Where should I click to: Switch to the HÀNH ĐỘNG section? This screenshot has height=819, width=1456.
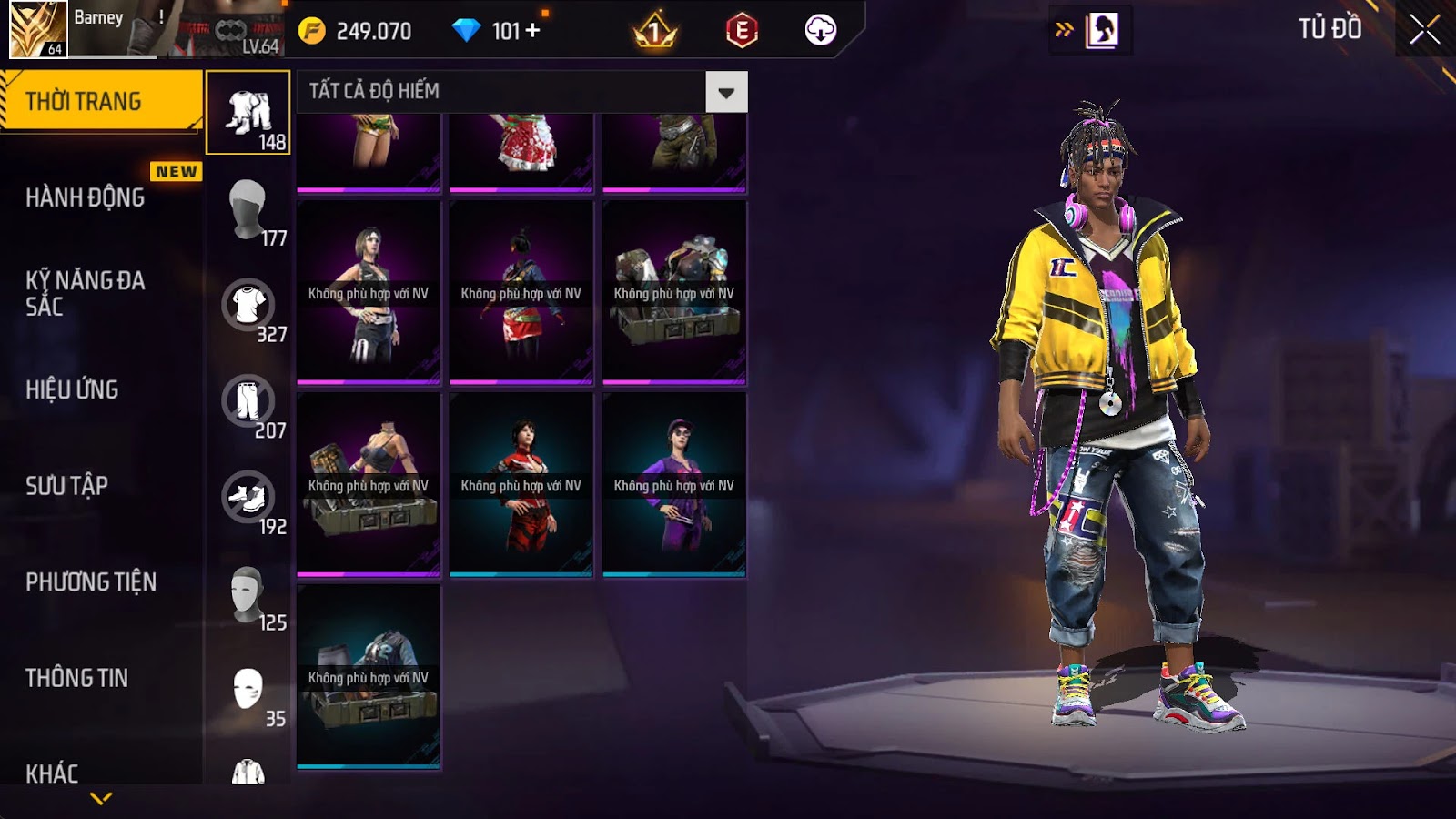click(x=86, y=197)
